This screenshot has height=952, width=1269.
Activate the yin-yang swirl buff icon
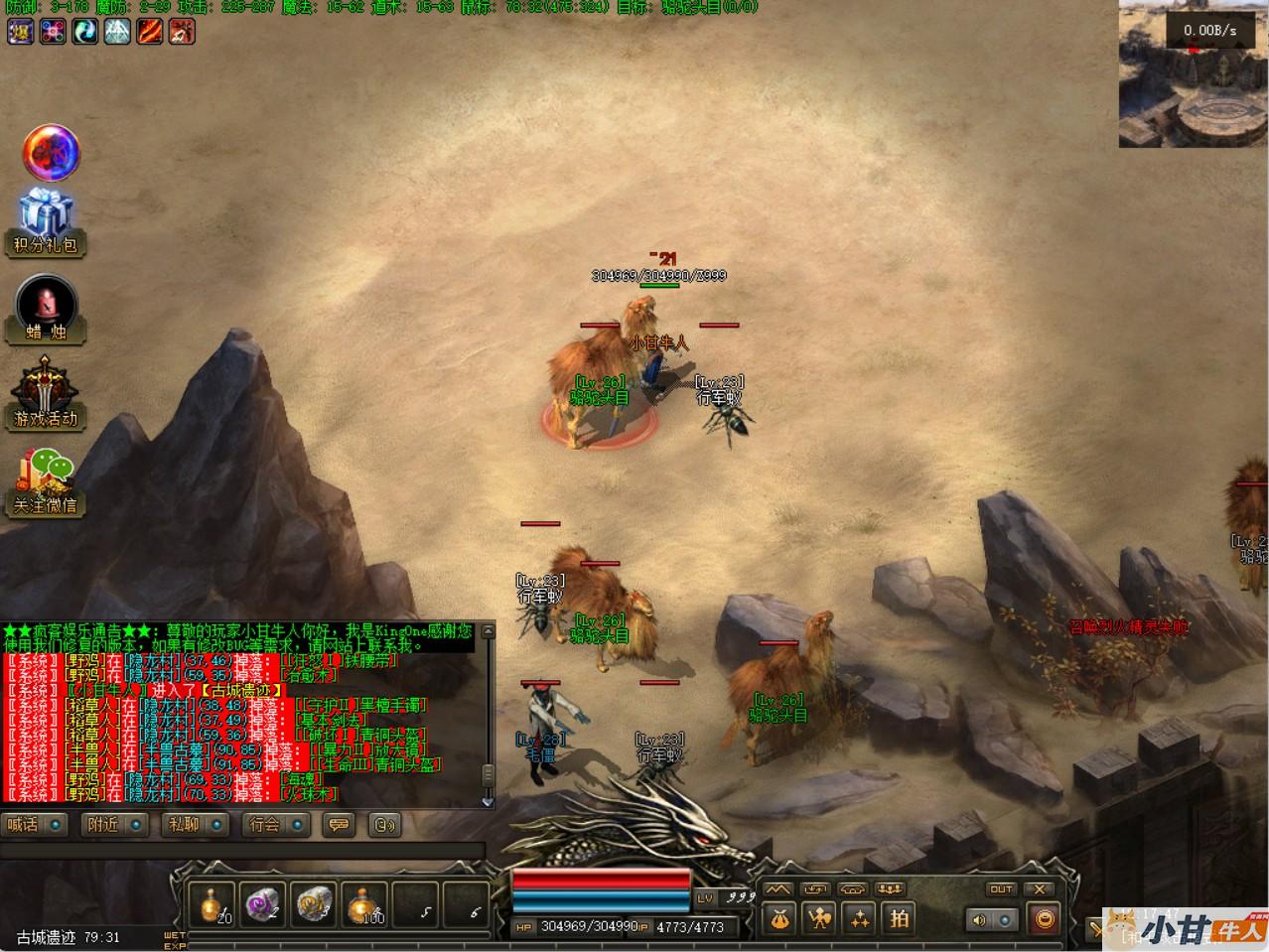coord(84,32)
